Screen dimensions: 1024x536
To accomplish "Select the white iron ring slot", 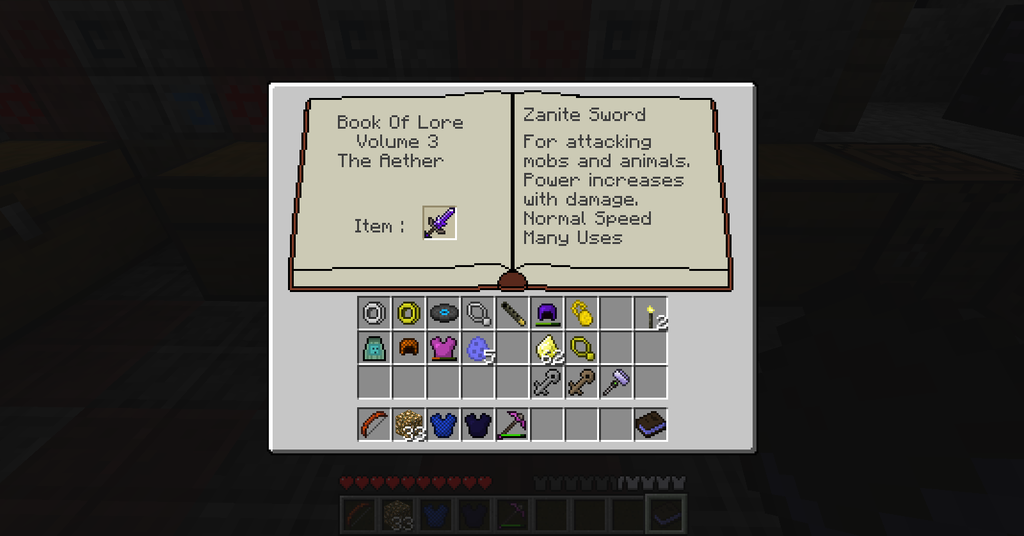I will coord(374,314).
